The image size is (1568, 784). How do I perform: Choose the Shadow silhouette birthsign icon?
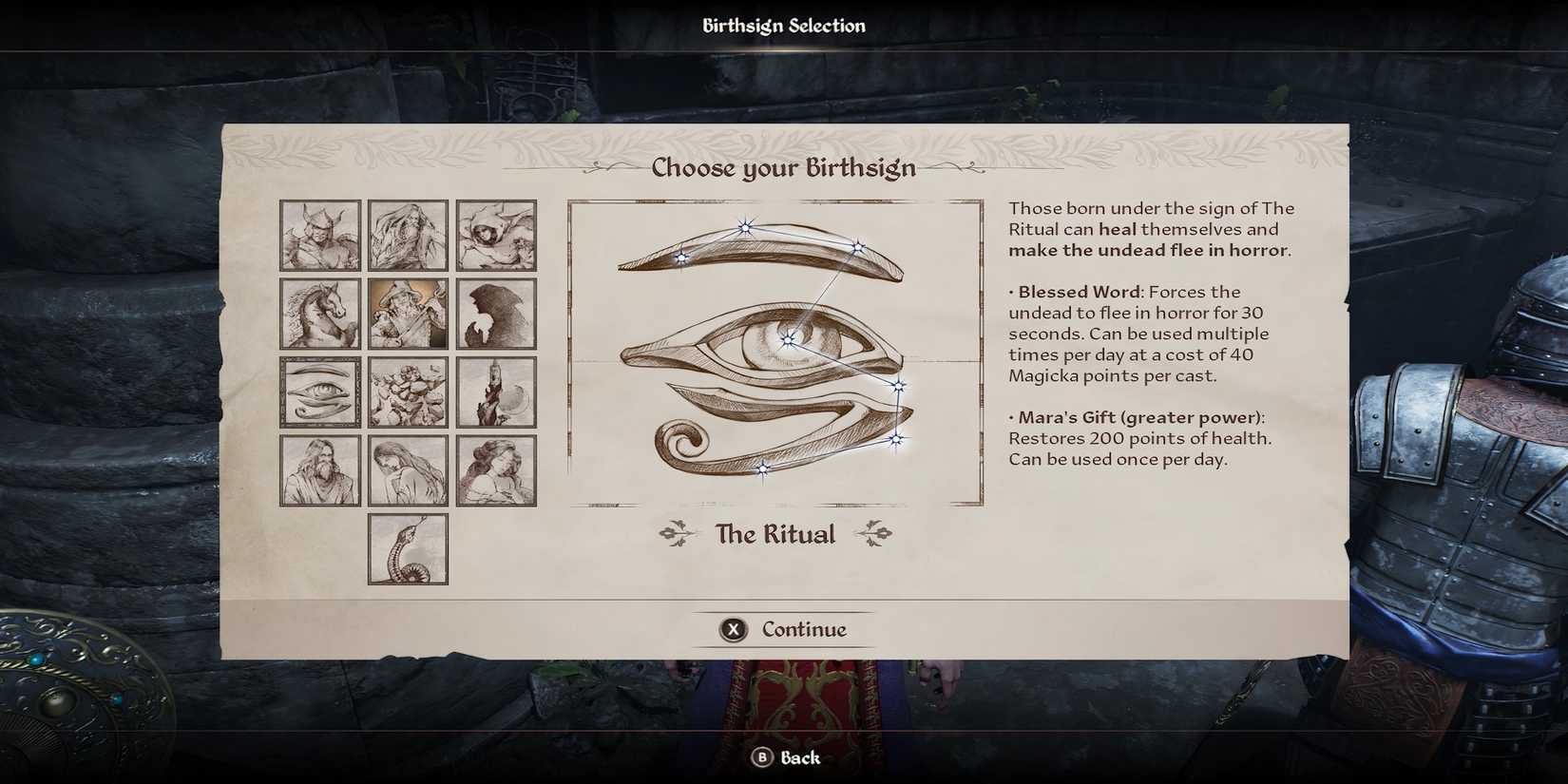click(497, 314)
